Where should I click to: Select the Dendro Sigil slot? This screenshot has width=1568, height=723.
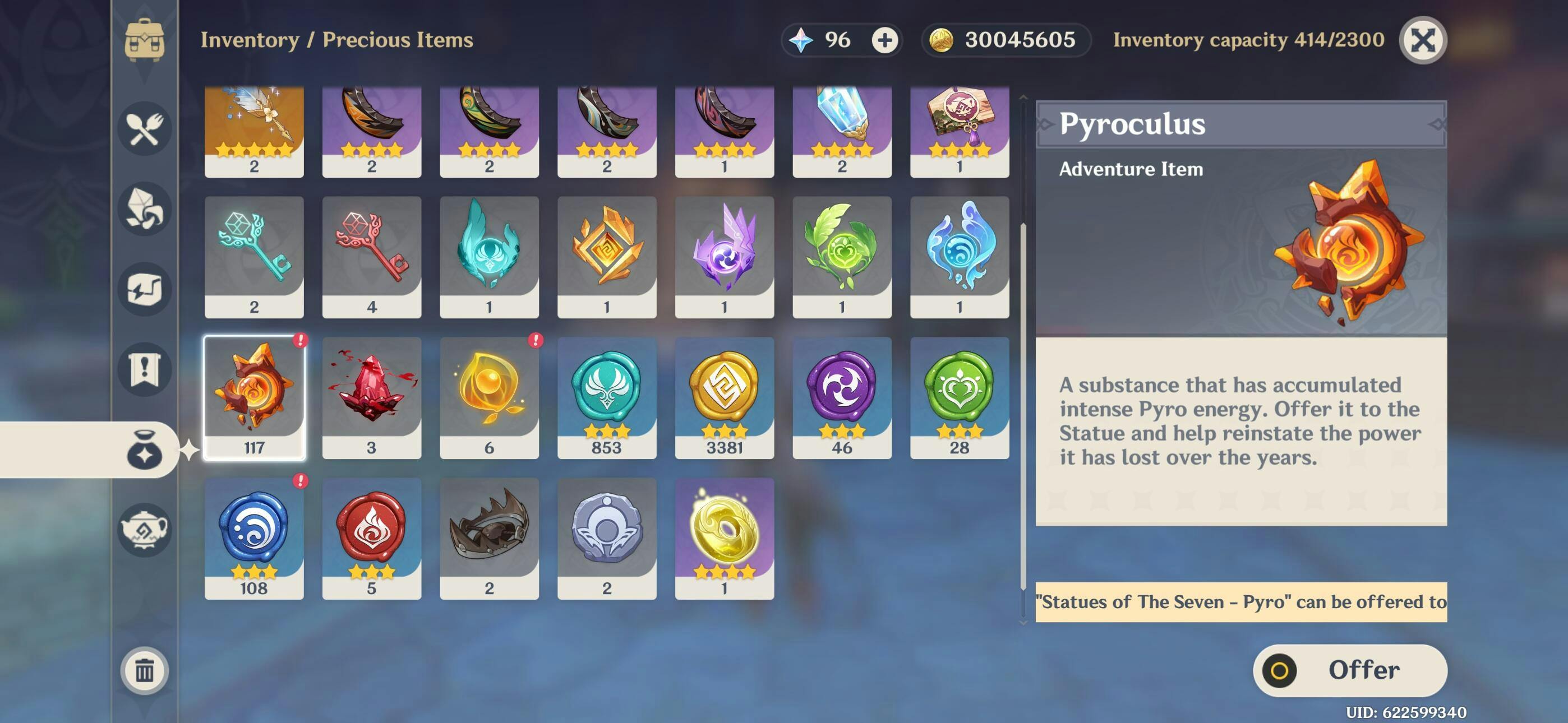(959, 397)
